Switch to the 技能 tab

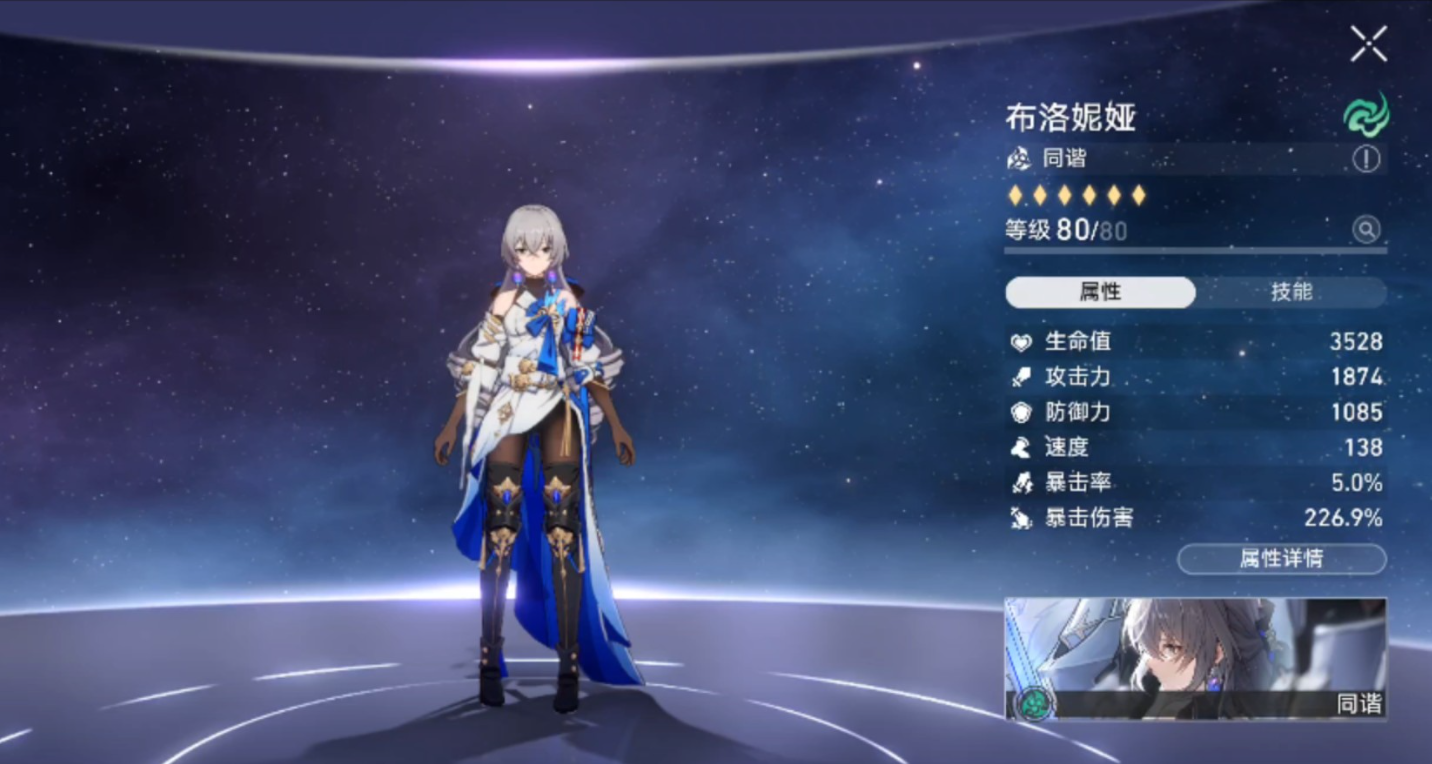1290,292
